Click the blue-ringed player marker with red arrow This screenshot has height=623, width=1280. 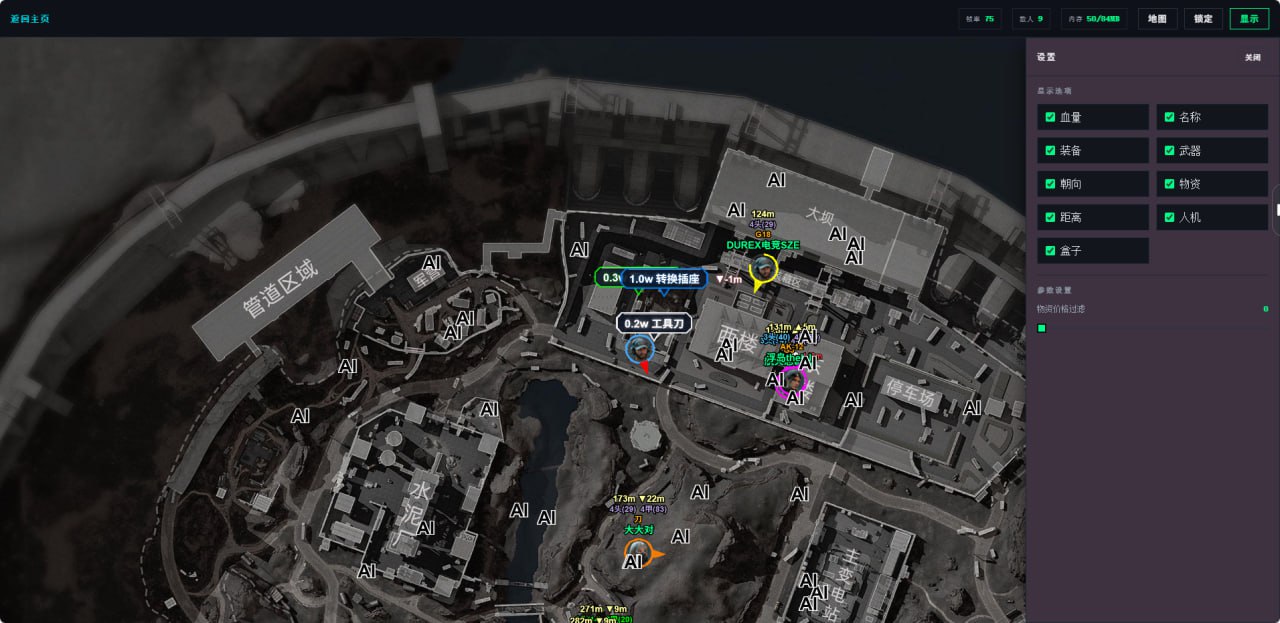pyautogui.click(x=639, y=348)
